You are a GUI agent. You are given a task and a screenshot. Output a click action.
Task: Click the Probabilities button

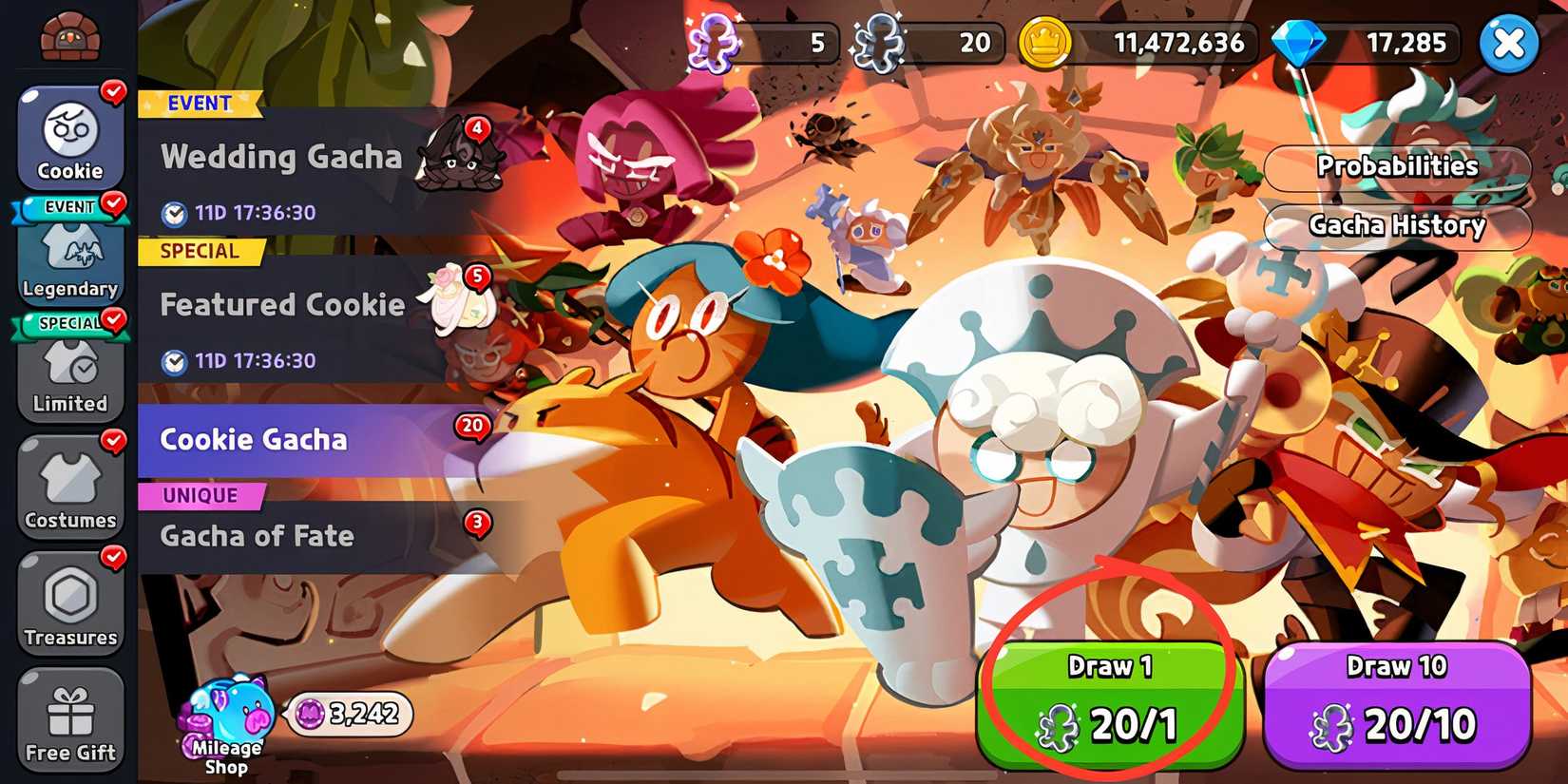point(1397,165)
